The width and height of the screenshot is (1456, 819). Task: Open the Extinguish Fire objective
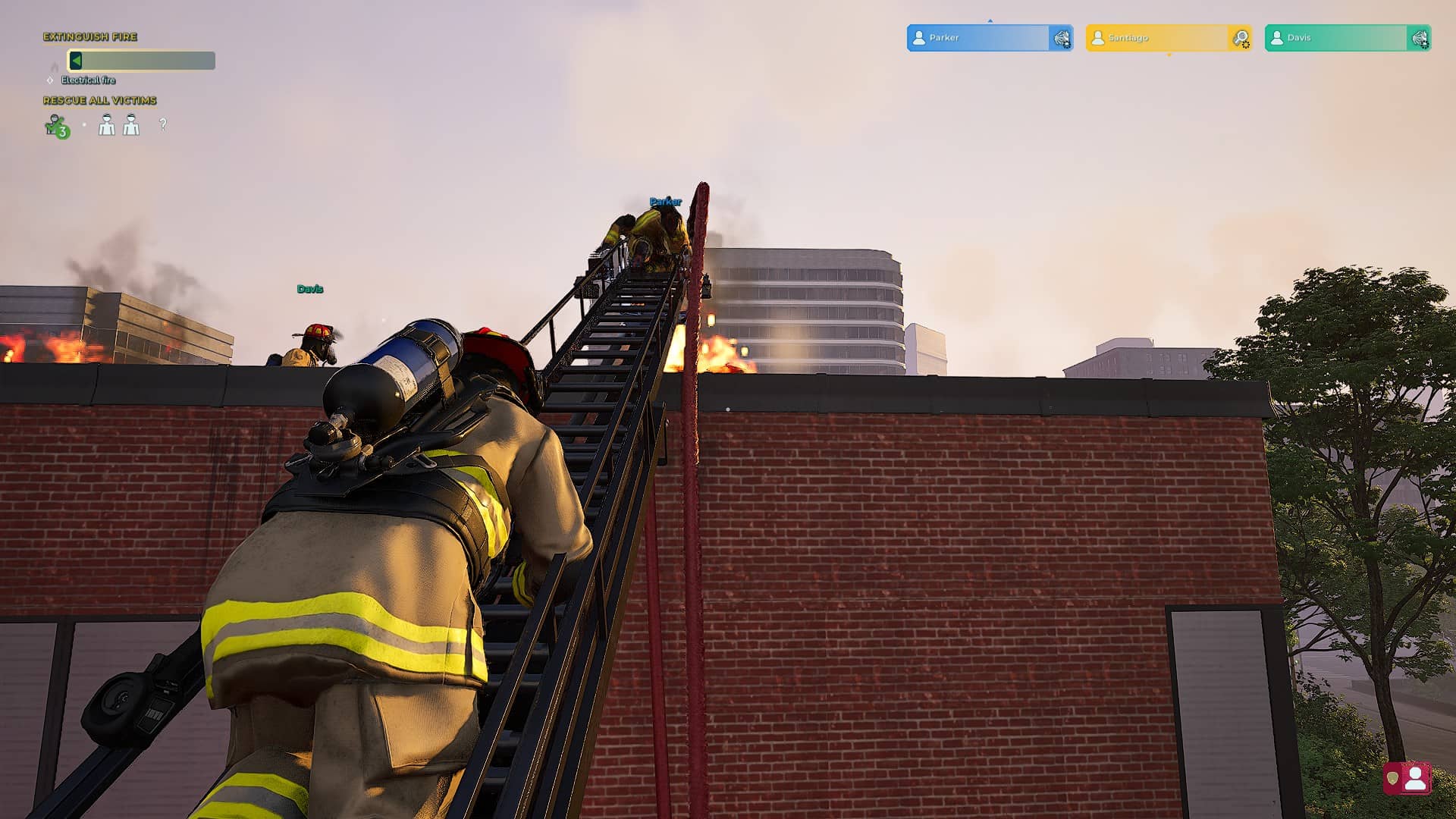pos(90,36)
